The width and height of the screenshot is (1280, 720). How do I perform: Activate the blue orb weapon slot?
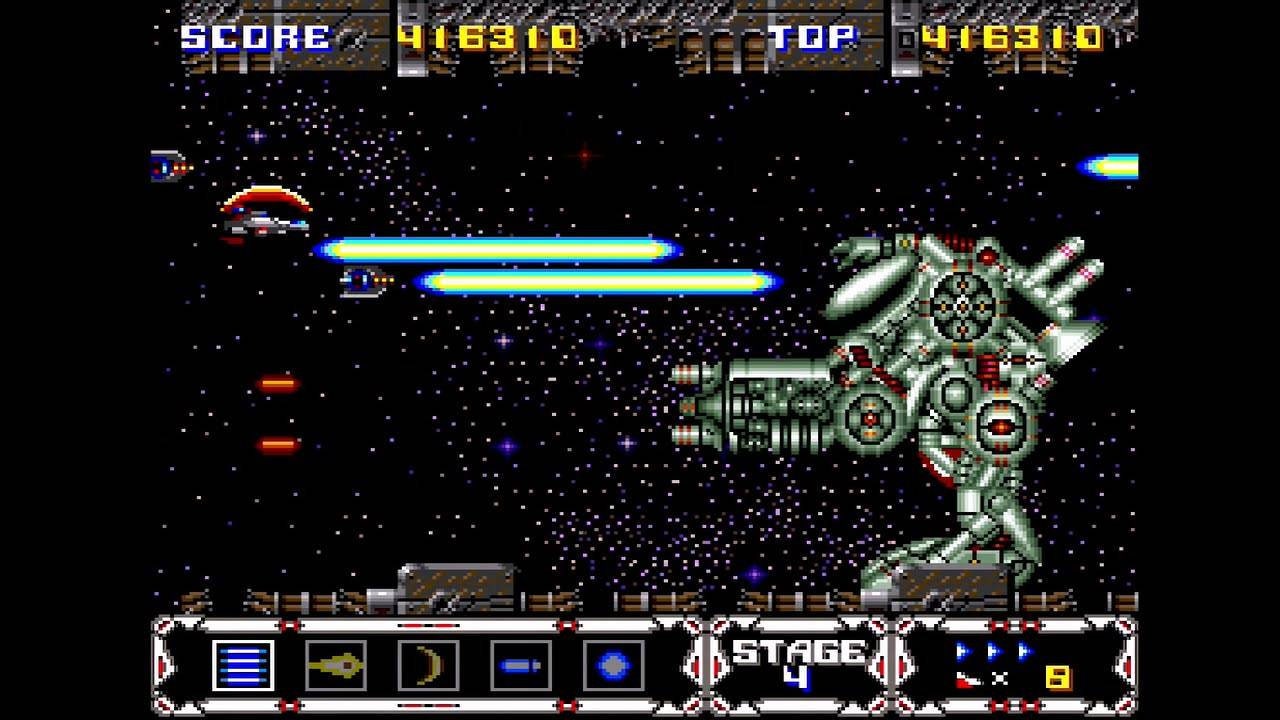613,666
